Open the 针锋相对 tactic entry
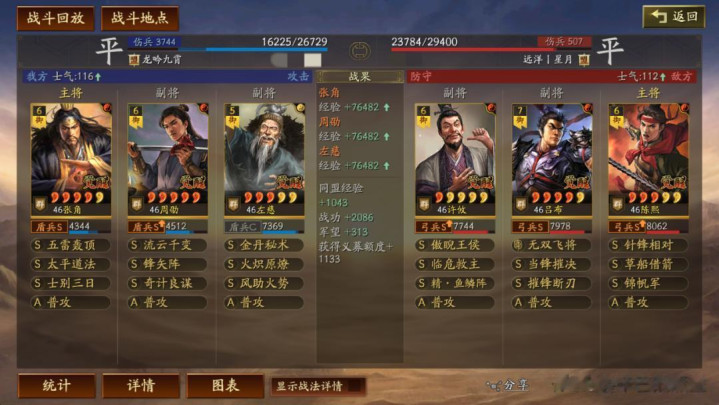 pyautogui.click(x=647, y=245)
